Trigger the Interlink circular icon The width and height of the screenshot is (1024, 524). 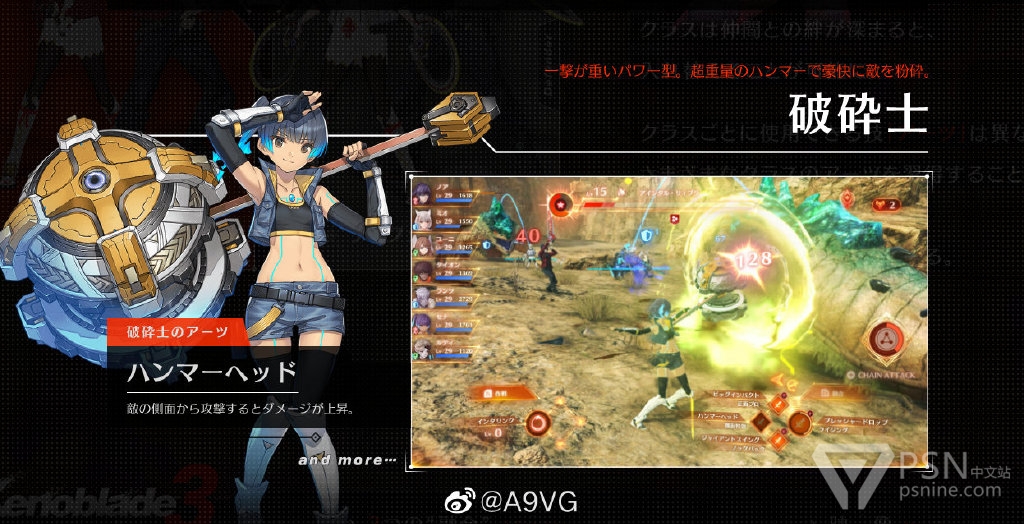[x=539, y=423]
